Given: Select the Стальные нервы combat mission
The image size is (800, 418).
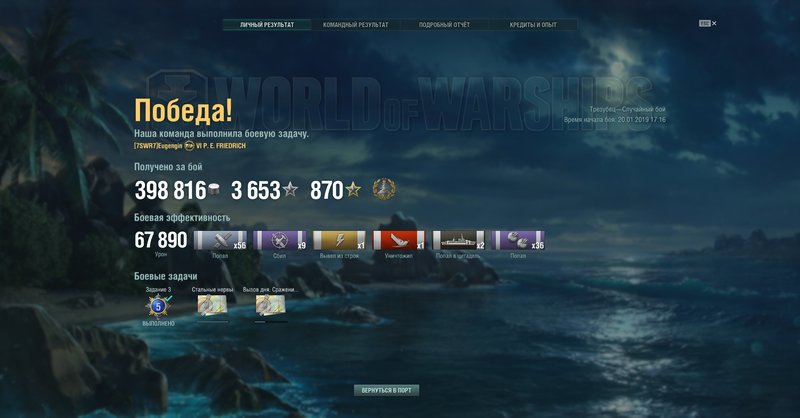Looking at the screenshot, I should 211,306.
